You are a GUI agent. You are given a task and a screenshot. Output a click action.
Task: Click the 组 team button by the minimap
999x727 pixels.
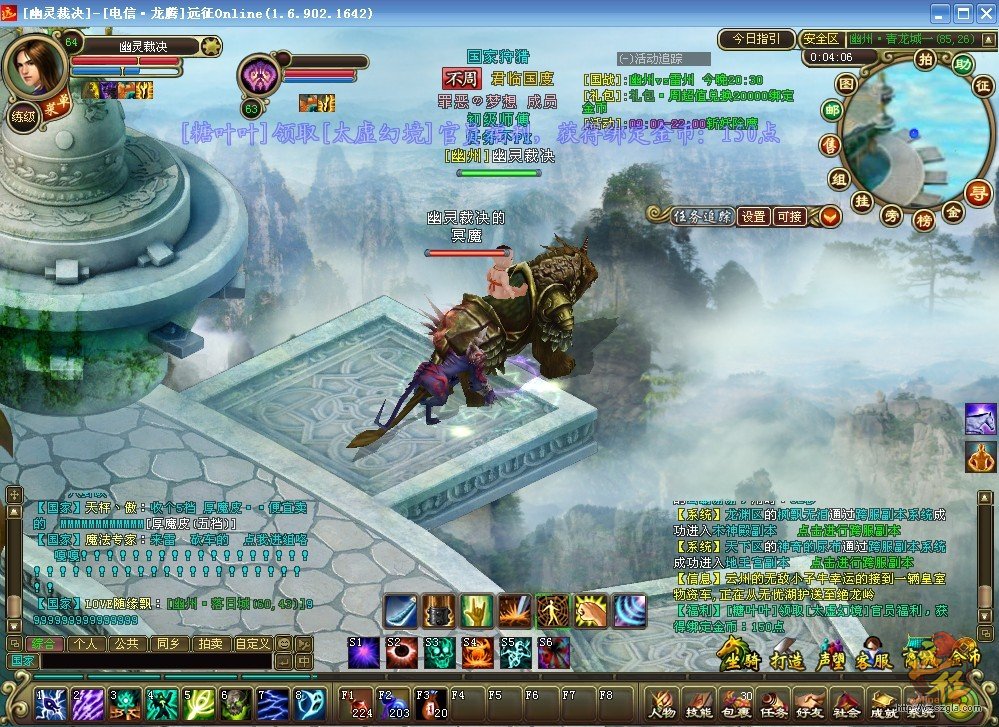point(838,179)
